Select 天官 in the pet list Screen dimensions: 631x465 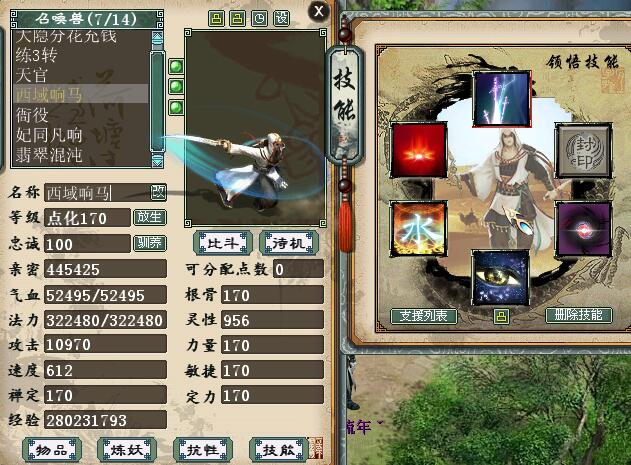(x=34, y=75)
